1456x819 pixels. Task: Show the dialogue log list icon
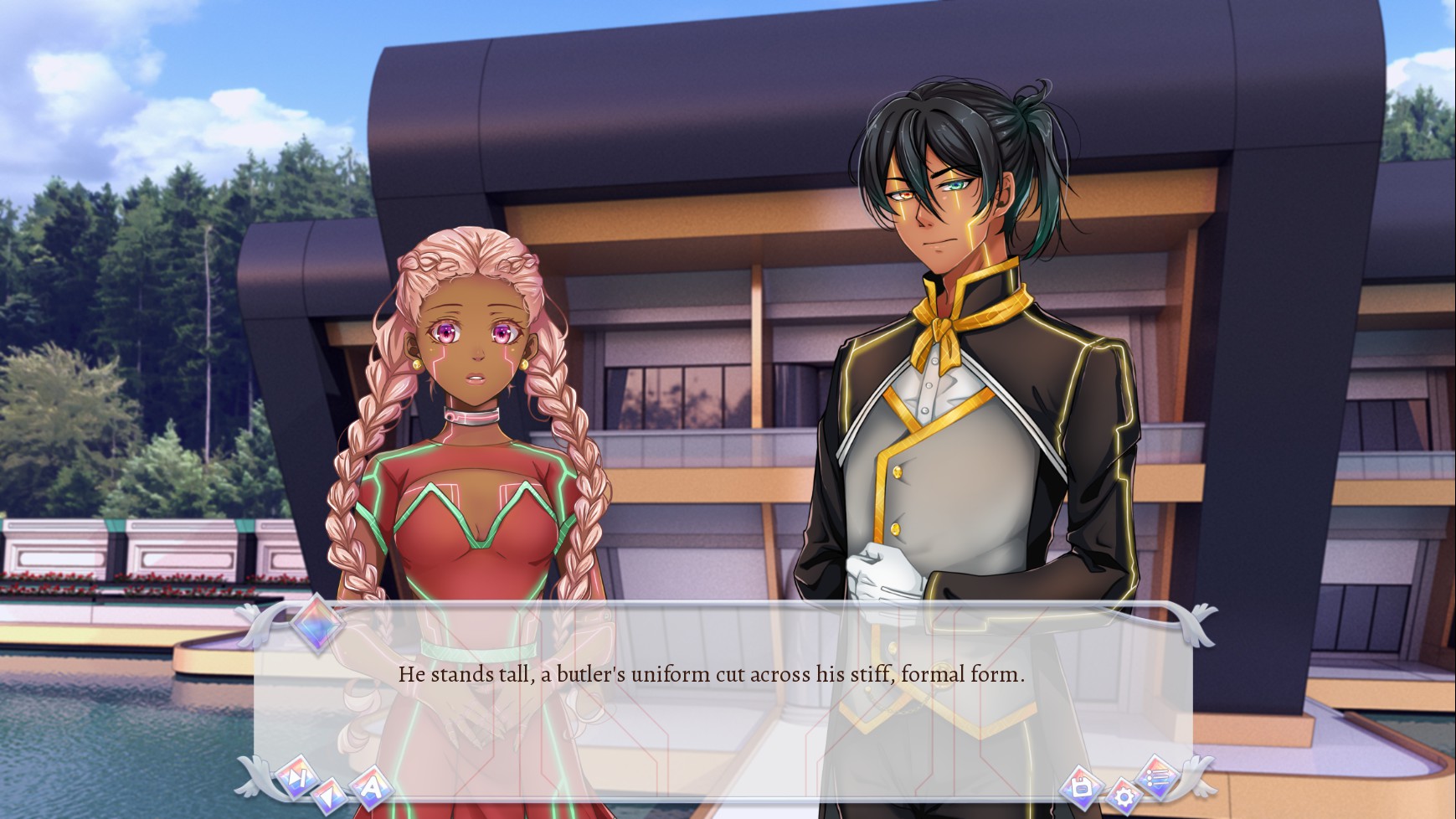[1158, 776]
